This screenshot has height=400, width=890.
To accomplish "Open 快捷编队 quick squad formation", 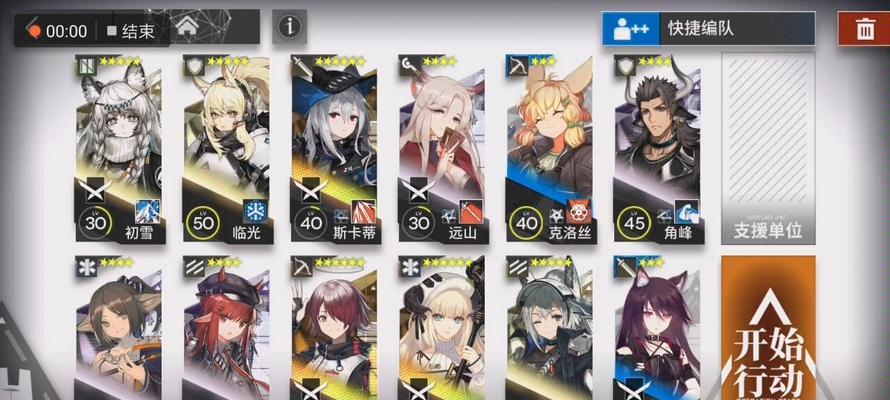I will tap(708, 28).
